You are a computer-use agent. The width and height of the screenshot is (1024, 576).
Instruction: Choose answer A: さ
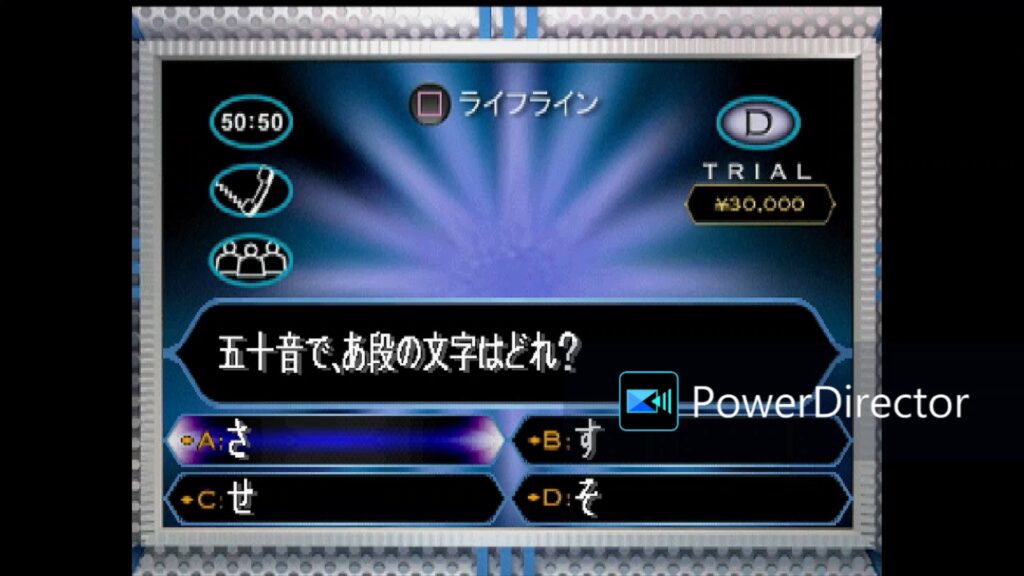point(335,440)
